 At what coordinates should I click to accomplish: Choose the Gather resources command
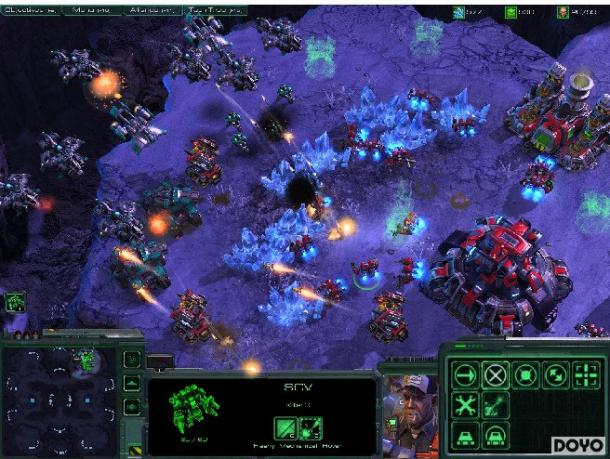click(x=495, y=405)
